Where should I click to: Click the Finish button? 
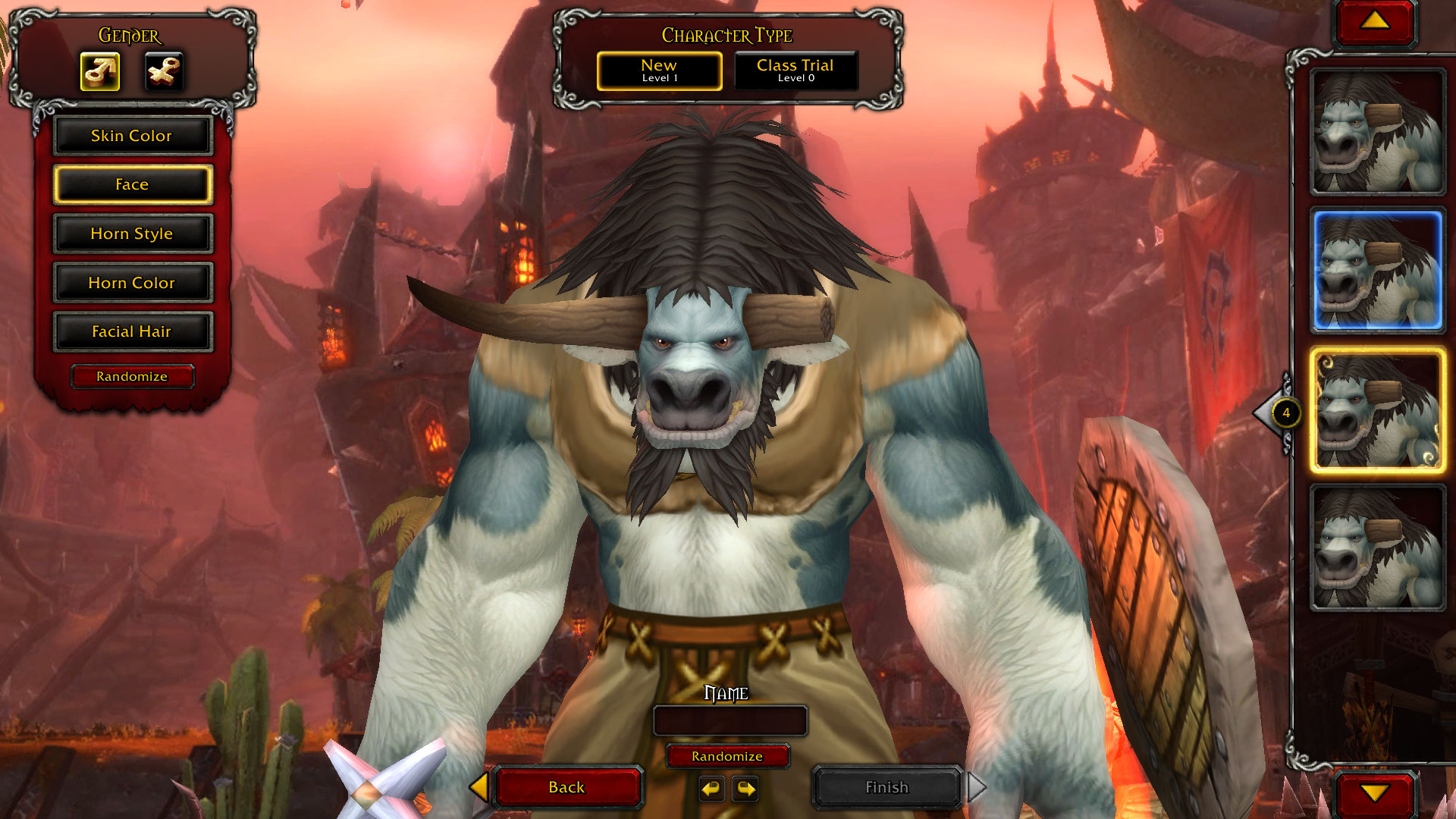pos(886,787)
